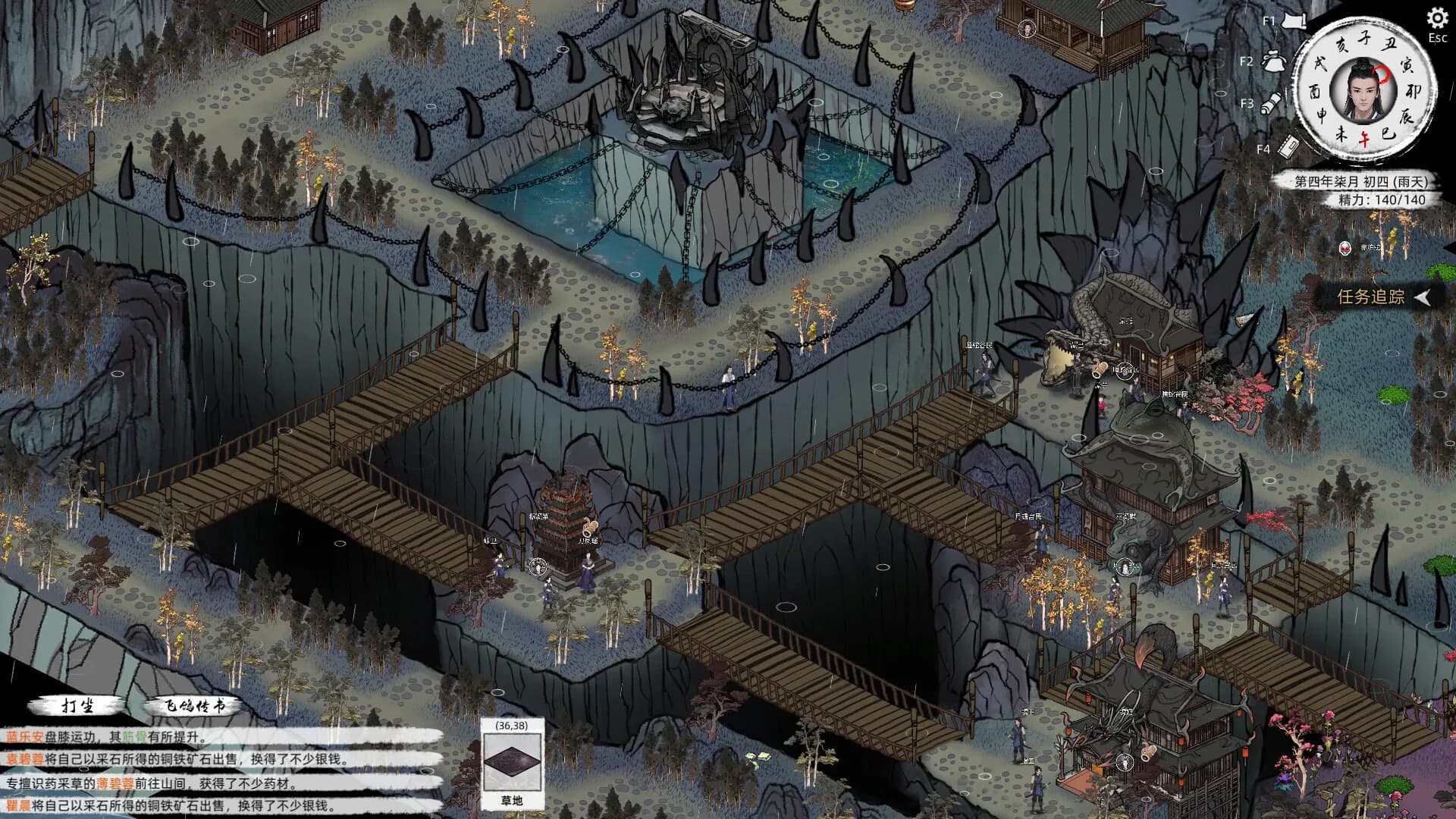1456x819 pixels.
Task: Click the F1 map scroll icon
Action: (x=1293, y=22)
